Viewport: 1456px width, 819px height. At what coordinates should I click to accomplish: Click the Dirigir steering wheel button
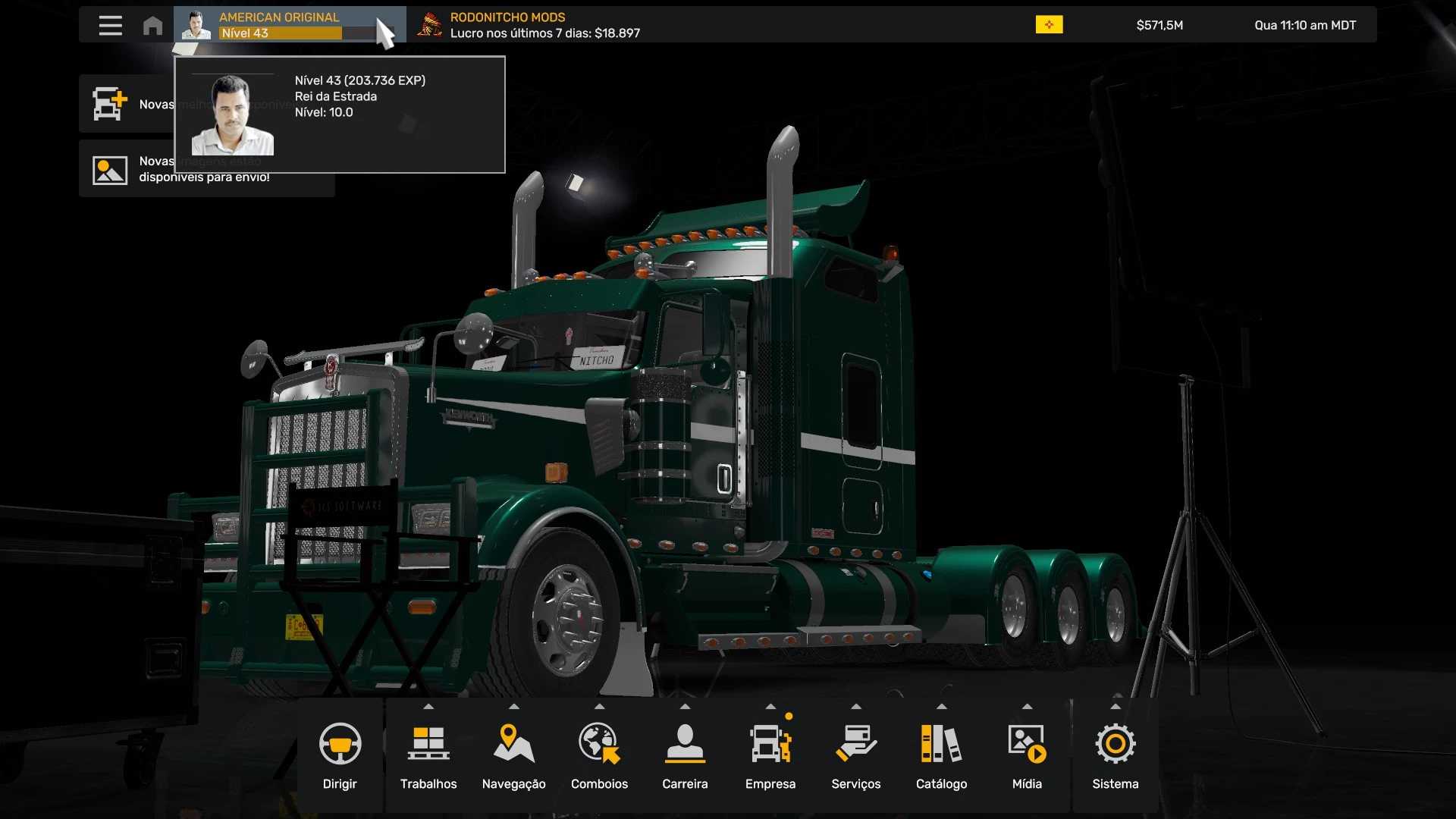point(340,756)
